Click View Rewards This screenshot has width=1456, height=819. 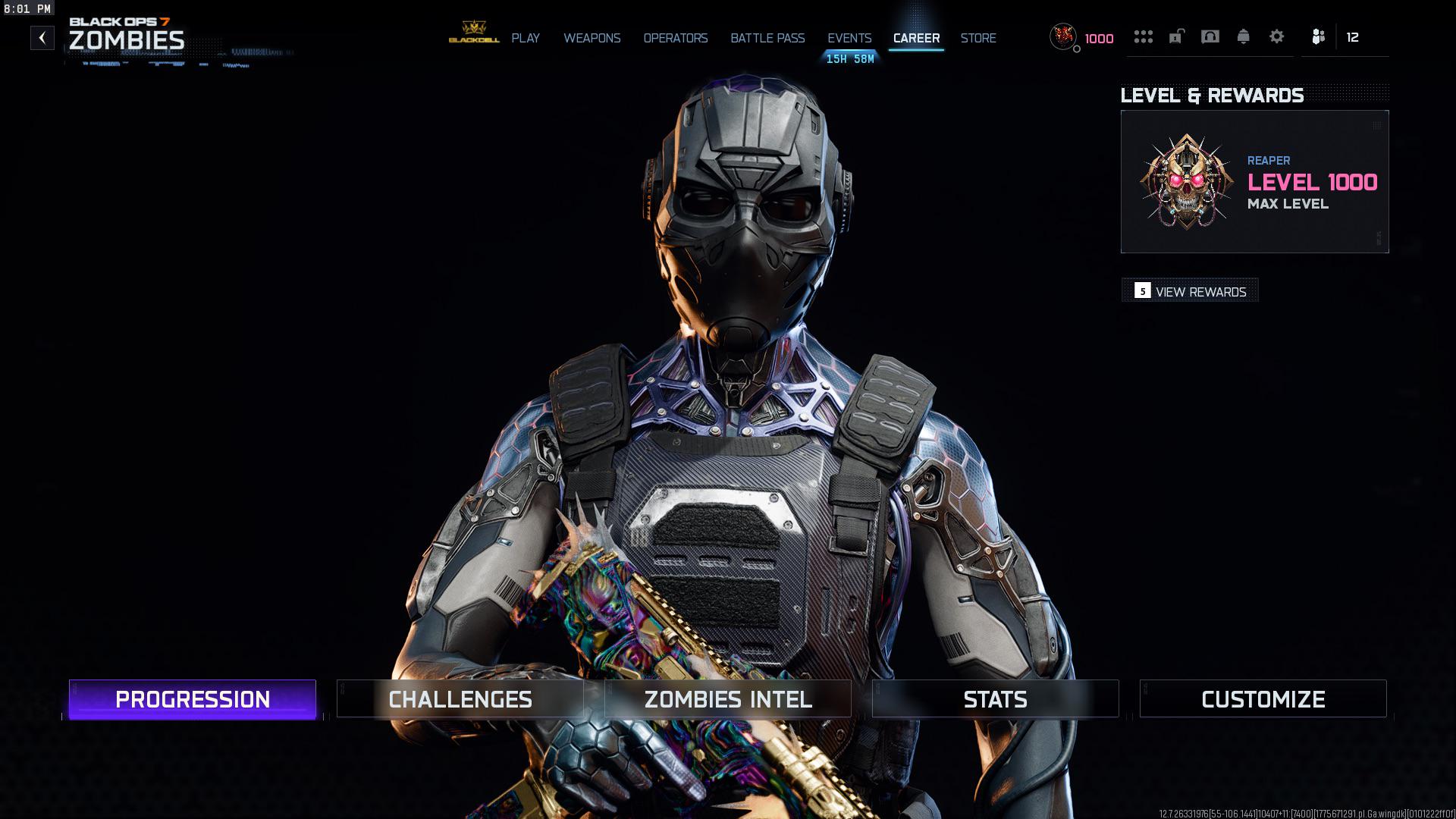(1191, 291)
